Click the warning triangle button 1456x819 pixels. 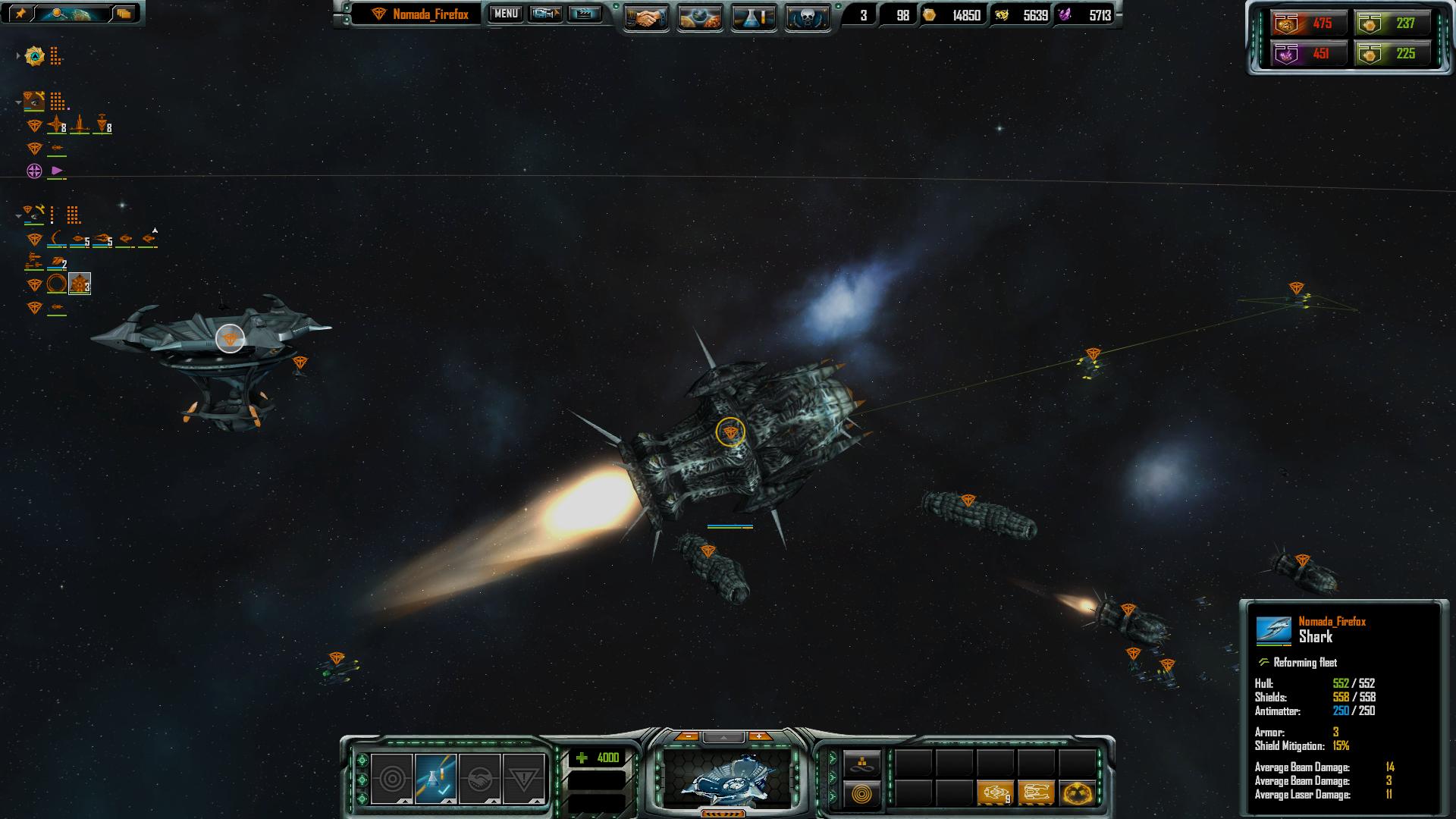523,779
